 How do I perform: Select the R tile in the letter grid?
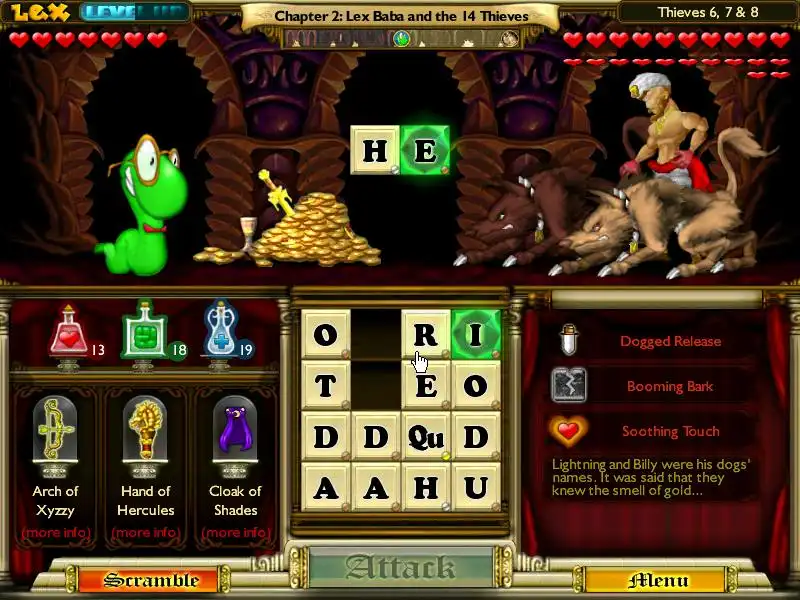(x=425, y=334)
